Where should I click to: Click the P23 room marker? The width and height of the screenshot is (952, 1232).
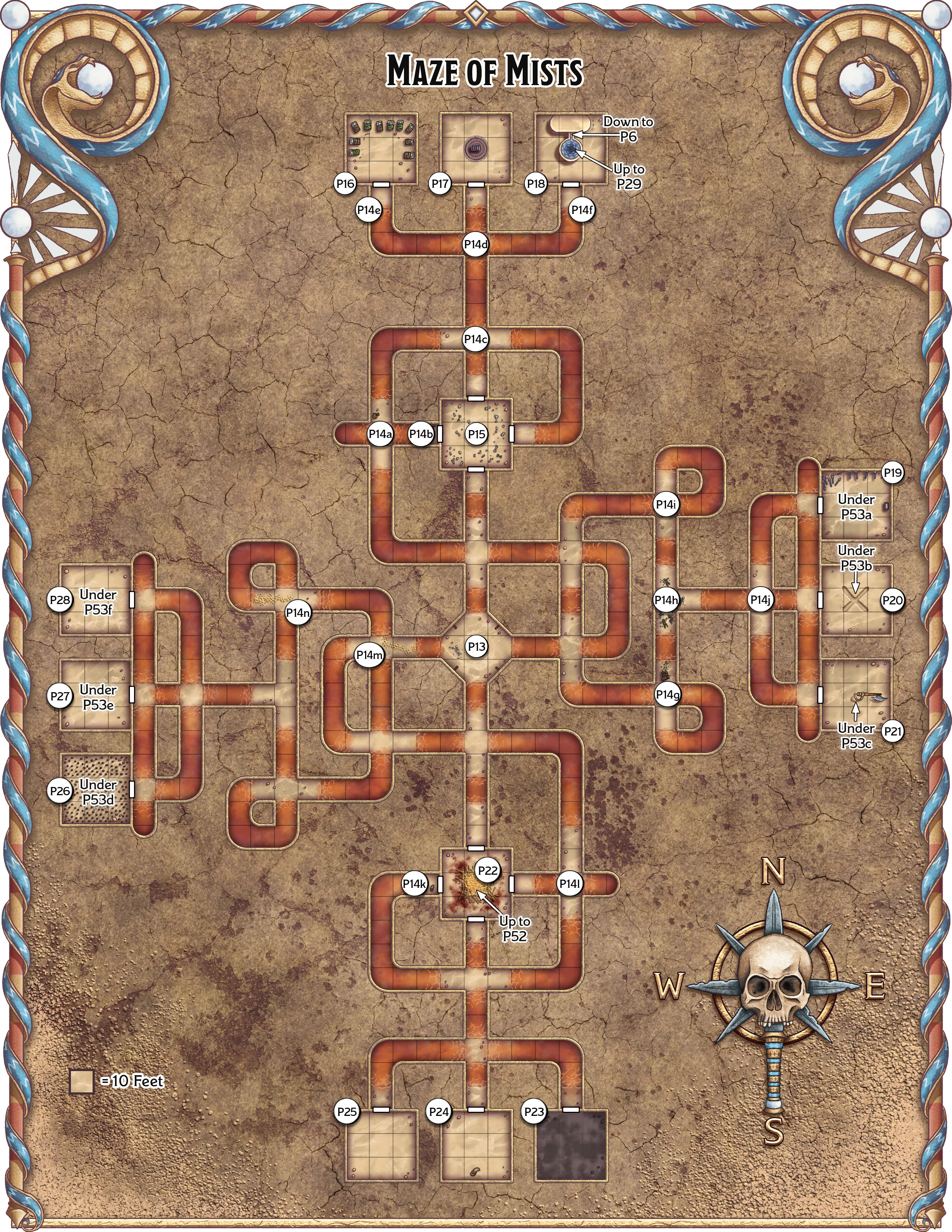pos(533,1112)
